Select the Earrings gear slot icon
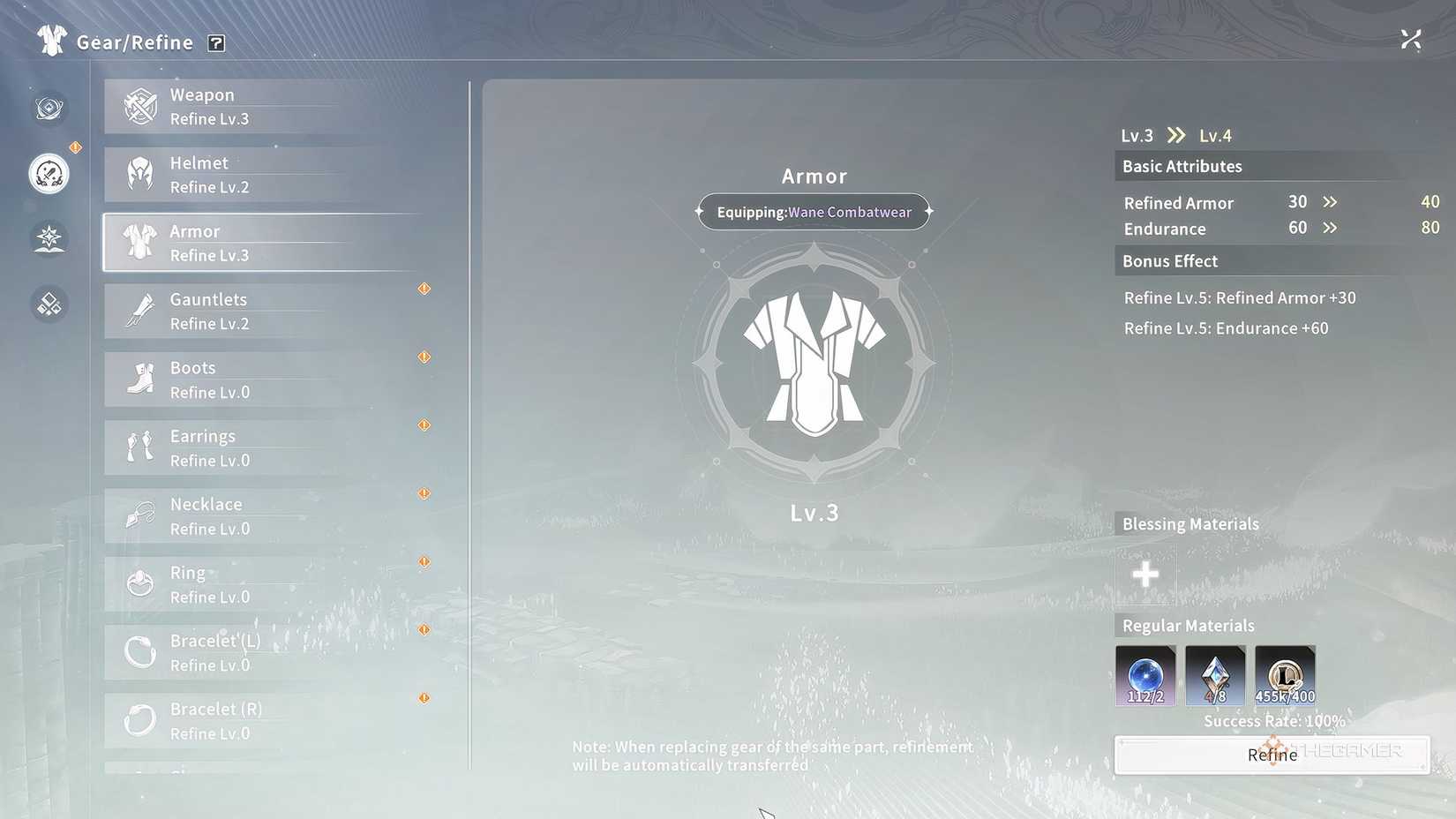The width and height of the screenshot is (1456, 819). point(139,447)
